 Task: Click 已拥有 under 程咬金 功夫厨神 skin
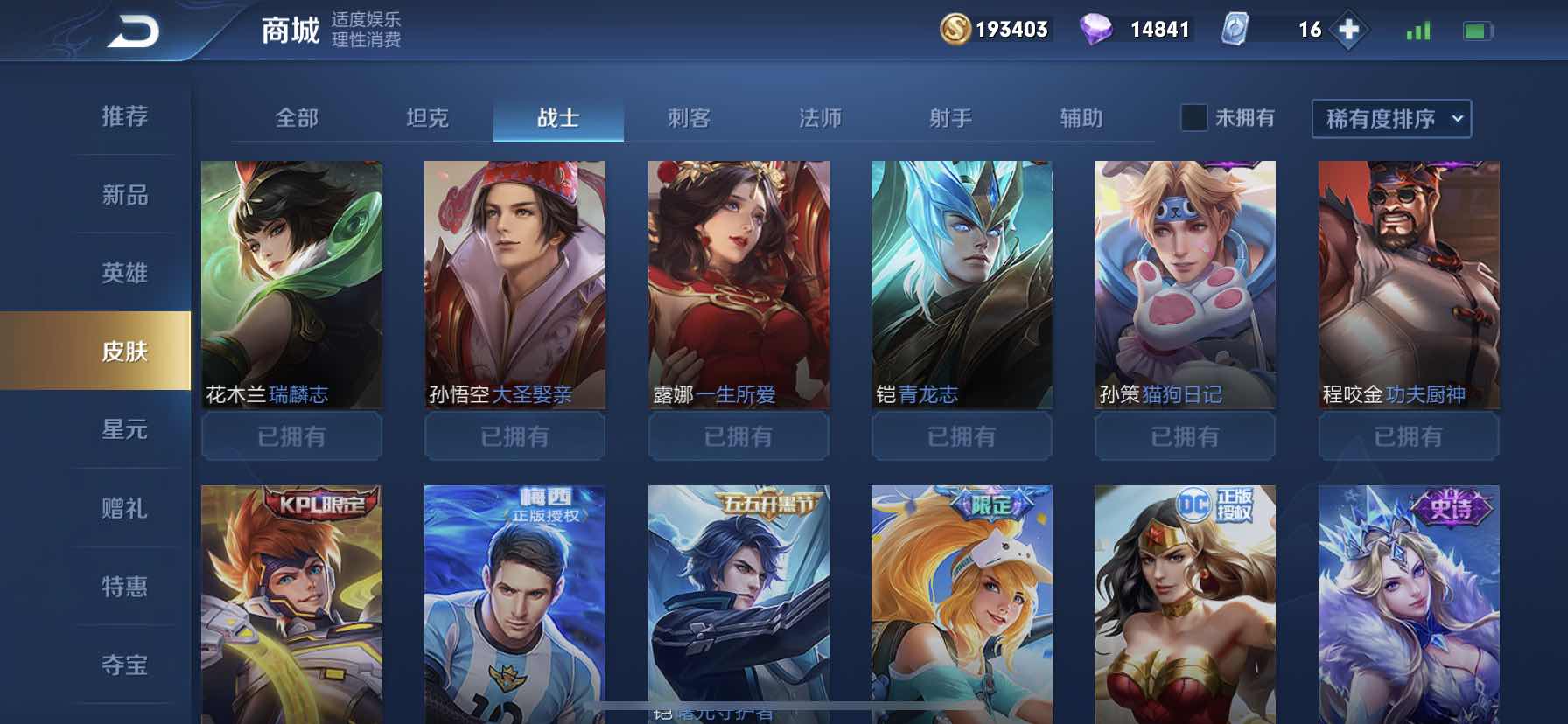click(1407, 436)
